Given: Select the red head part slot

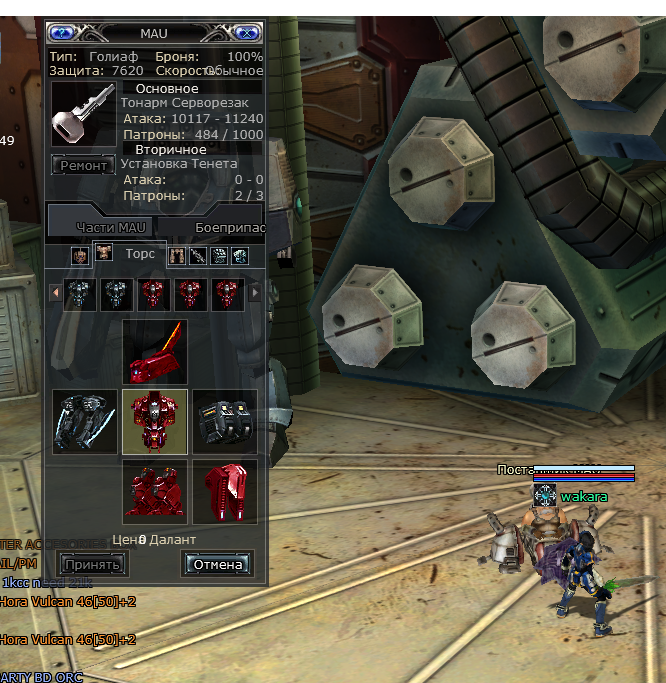Looking at the screenshot, I should click(155, 352).
